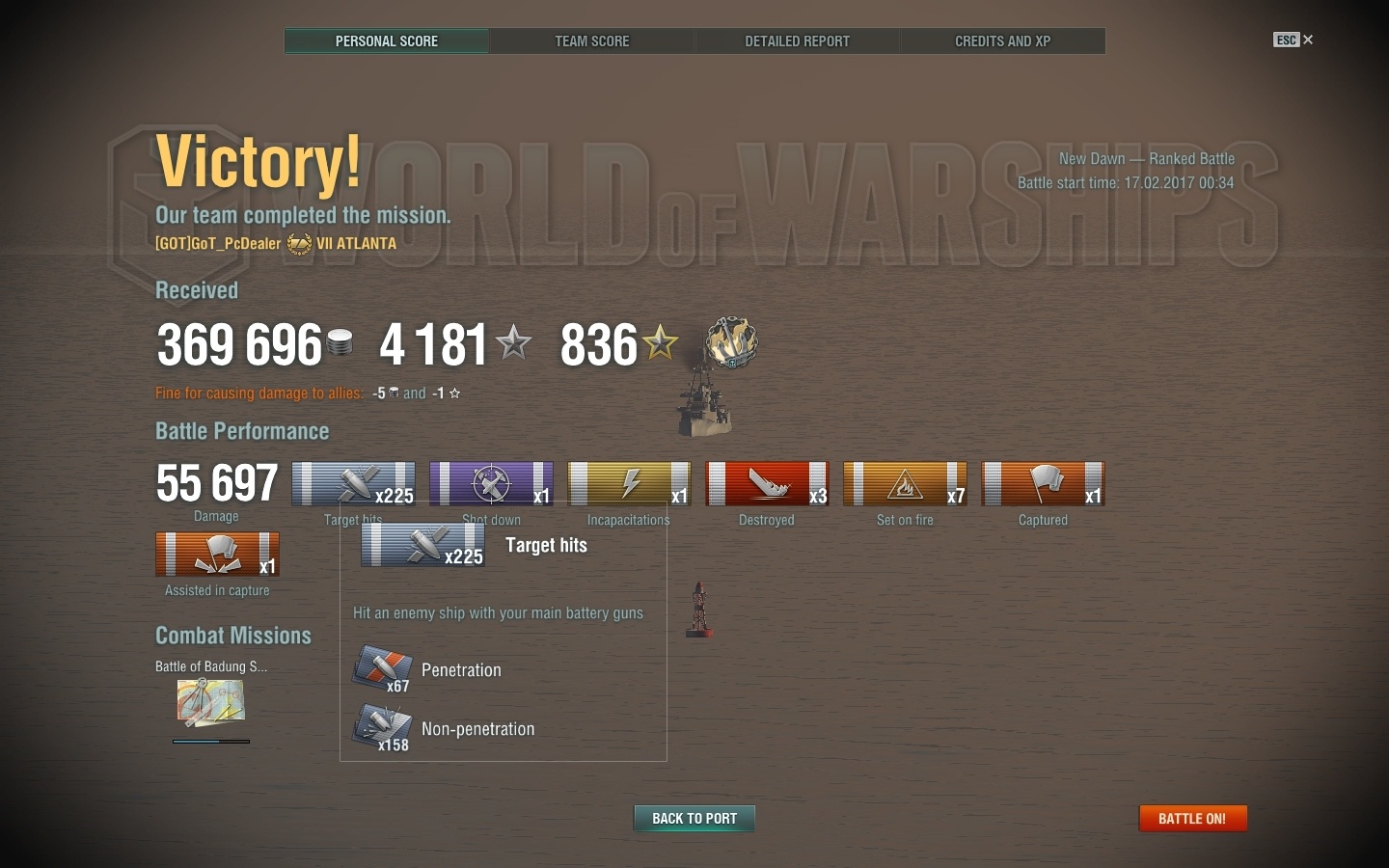This screenshot has height=868, width=1389.
Task: Click the Destroyed ships ribbon
Action: coord(767,483)
